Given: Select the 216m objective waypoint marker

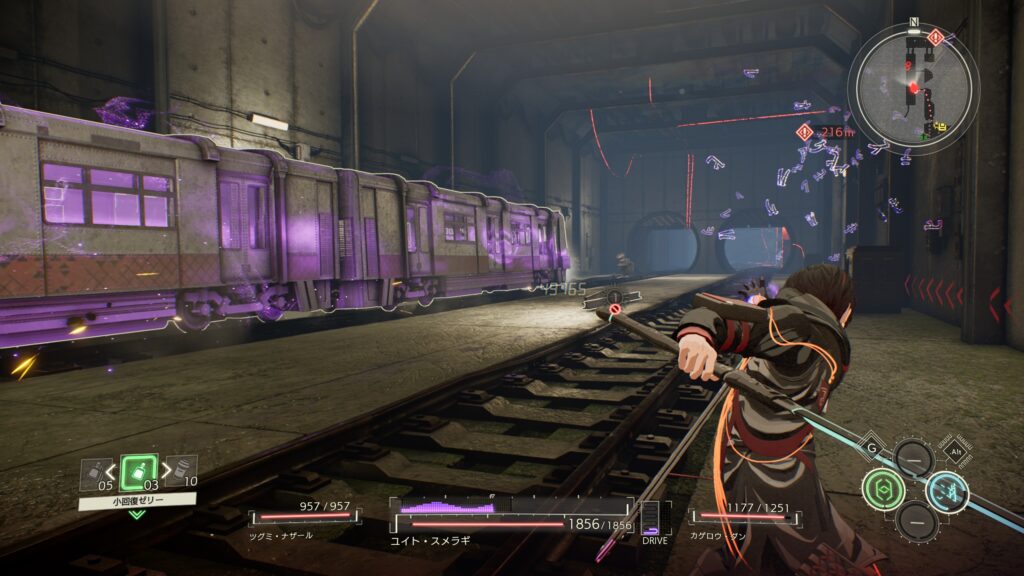Looking at the screenshot, I should pyautogui.click(x=804, y=131).
